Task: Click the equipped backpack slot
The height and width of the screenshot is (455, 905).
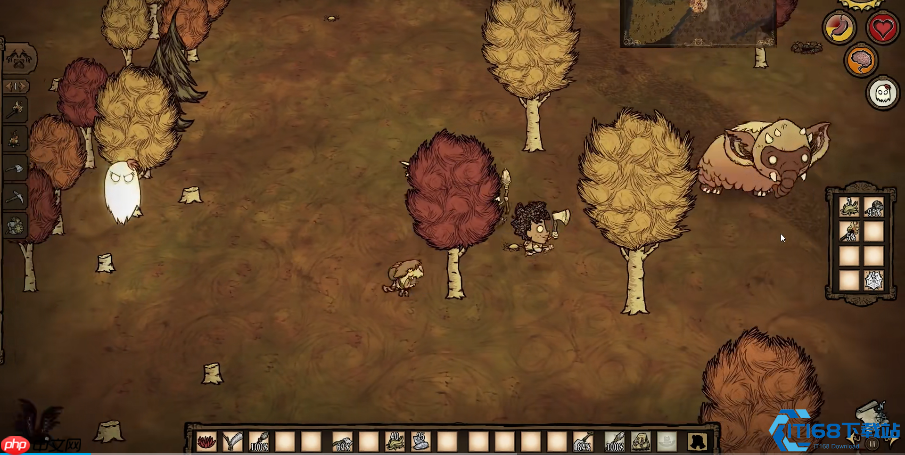Action: coord(640,440)
